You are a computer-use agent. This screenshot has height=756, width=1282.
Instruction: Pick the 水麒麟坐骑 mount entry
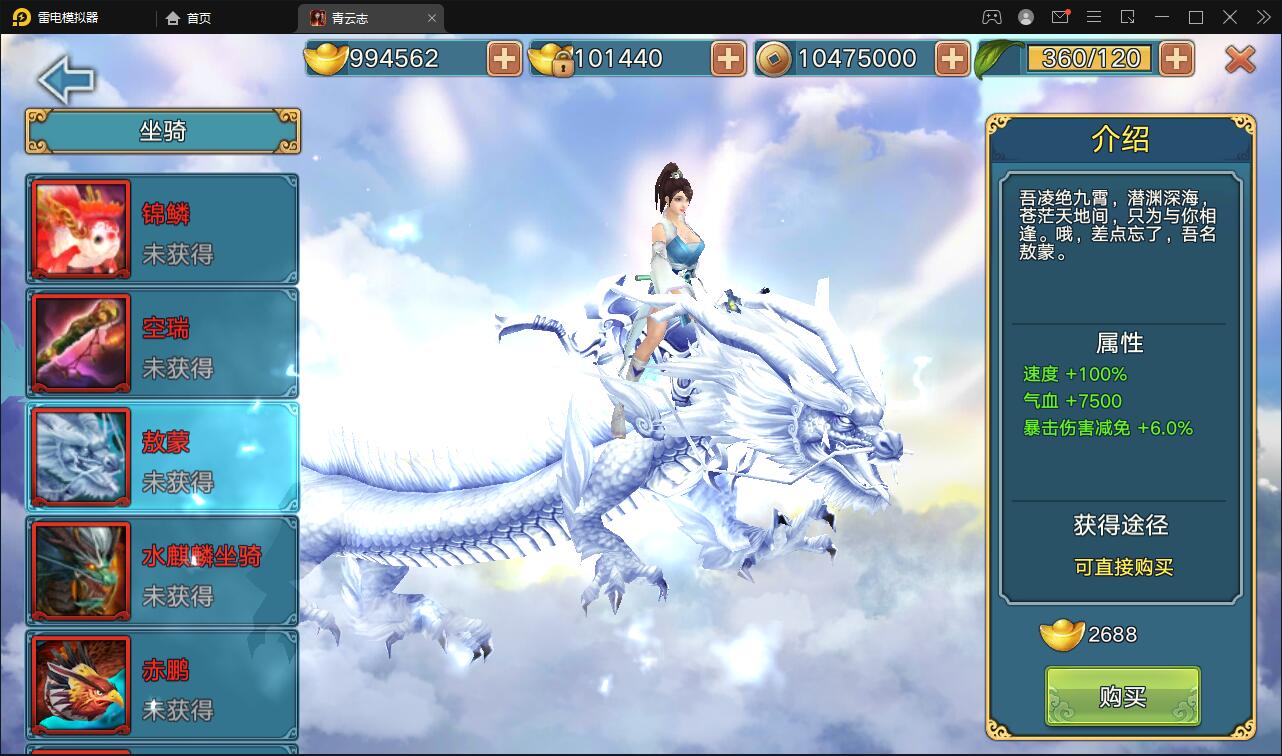(162, 572)
